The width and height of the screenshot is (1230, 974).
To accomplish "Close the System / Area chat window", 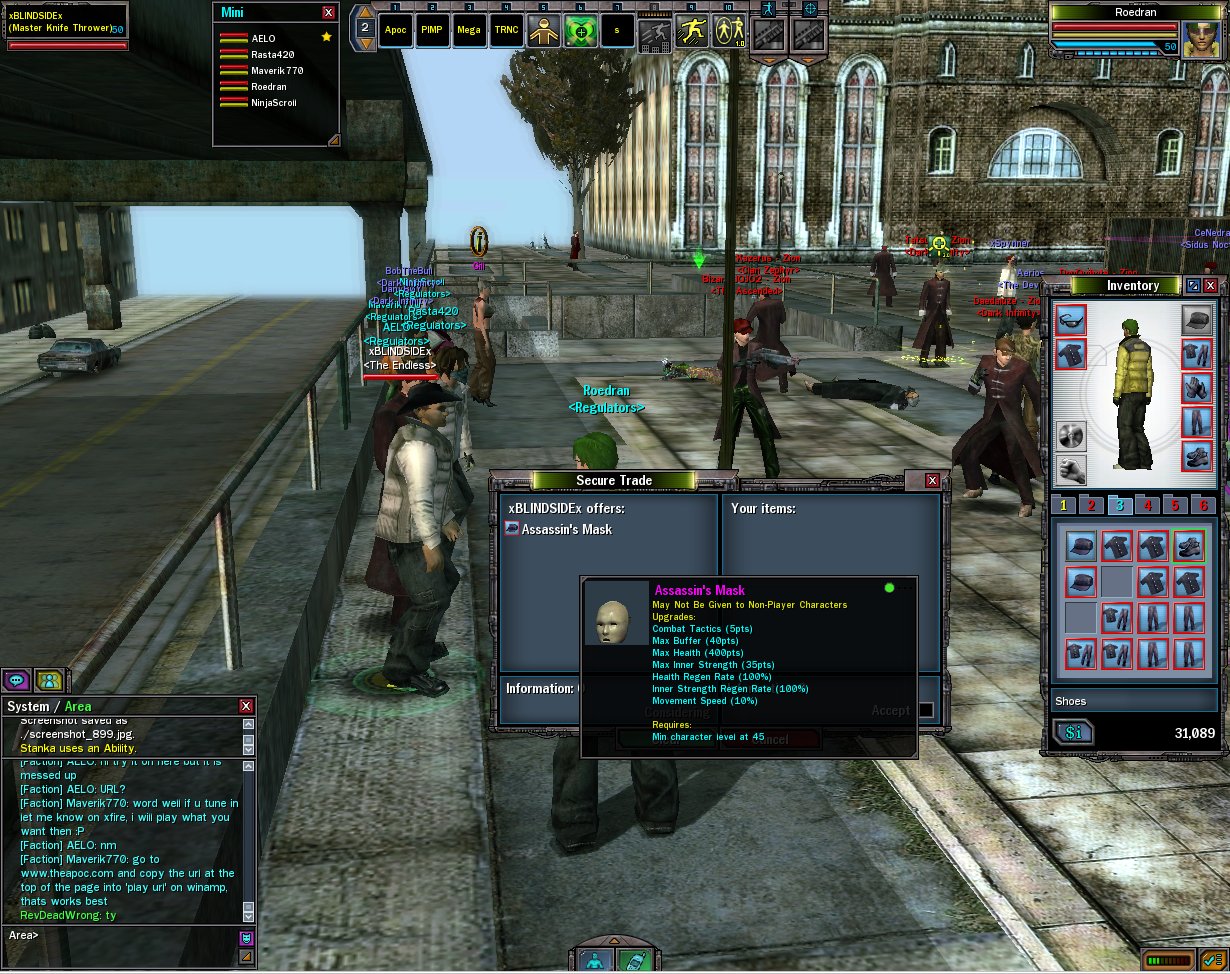I will click(x=246, y=706).
